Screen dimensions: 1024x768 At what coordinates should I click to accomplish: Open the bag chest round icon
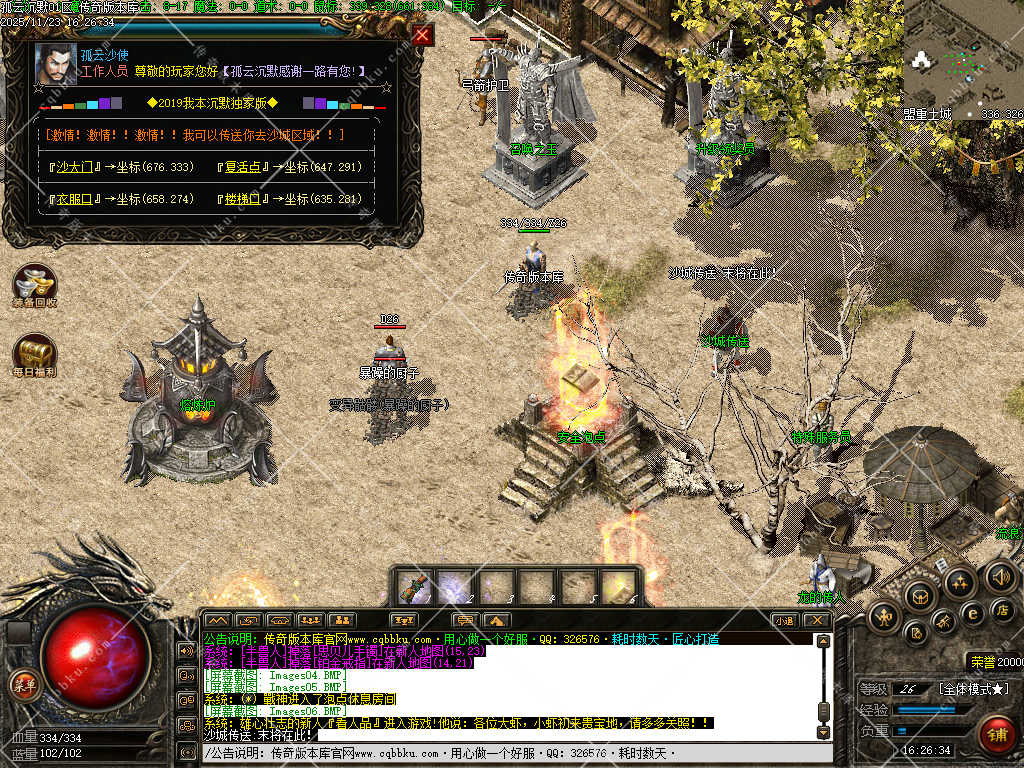tap(920, 596)
